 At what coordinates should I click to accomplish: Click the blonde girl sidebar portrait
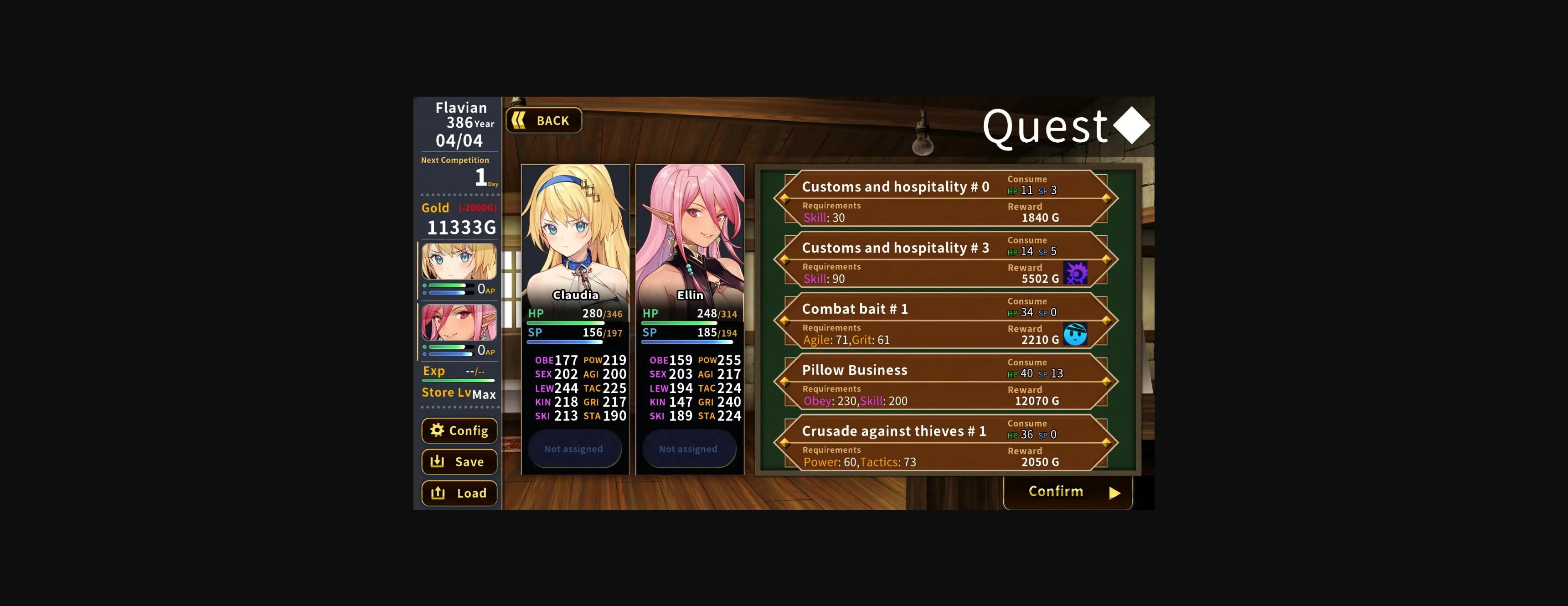click(459, 262)
